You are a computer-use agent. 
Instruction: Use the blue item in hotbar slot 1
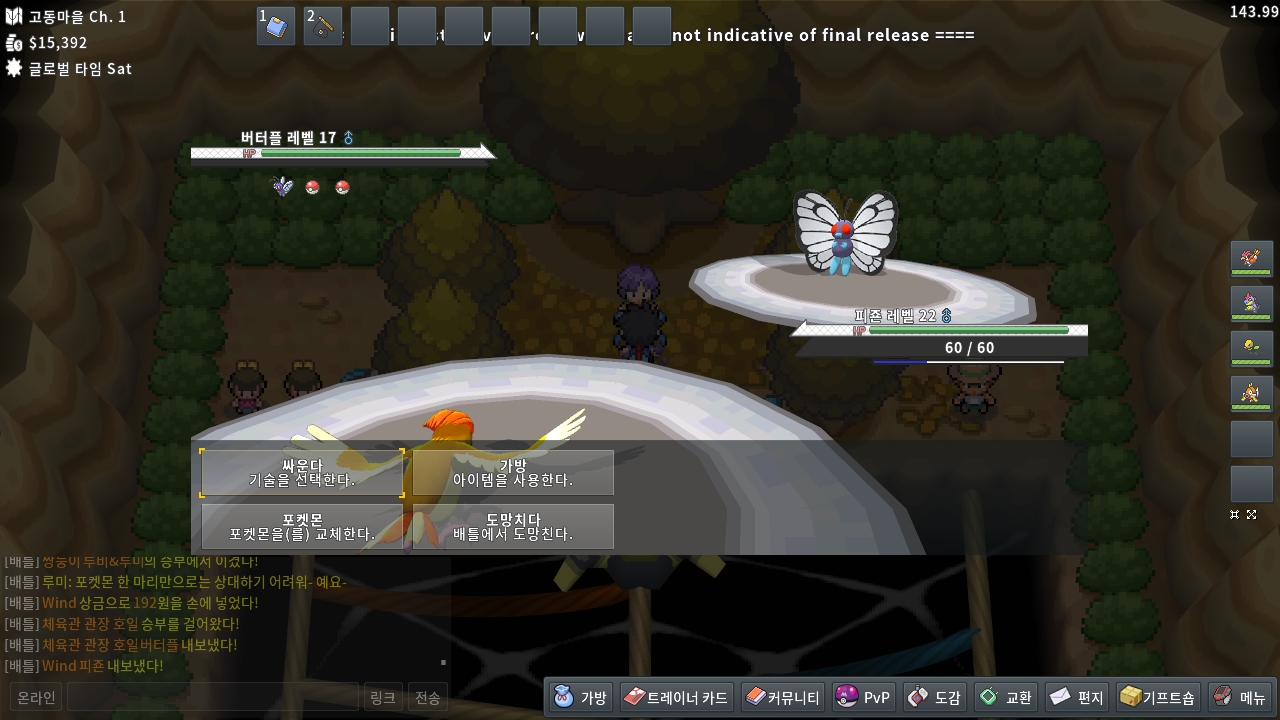click(x=276, y=26)
